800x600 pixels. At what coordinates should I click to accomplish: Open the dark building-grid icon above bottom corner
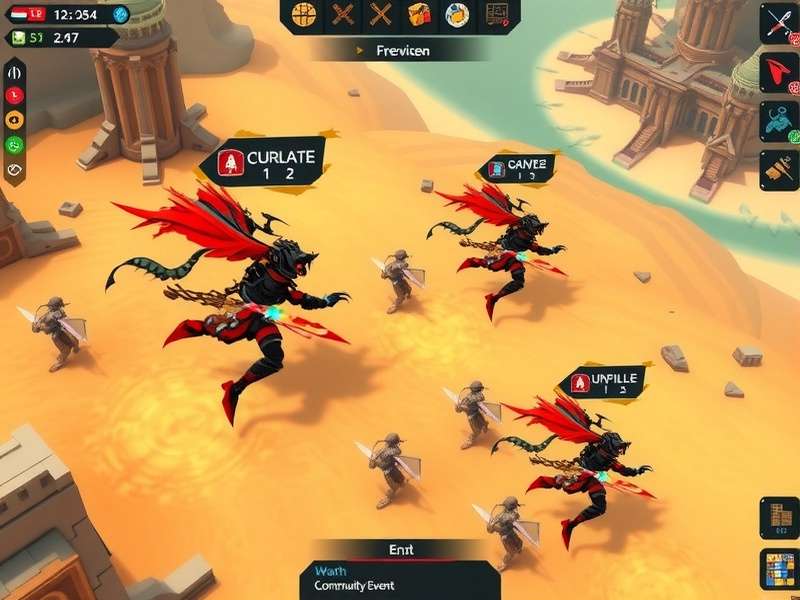pos(778,517)
